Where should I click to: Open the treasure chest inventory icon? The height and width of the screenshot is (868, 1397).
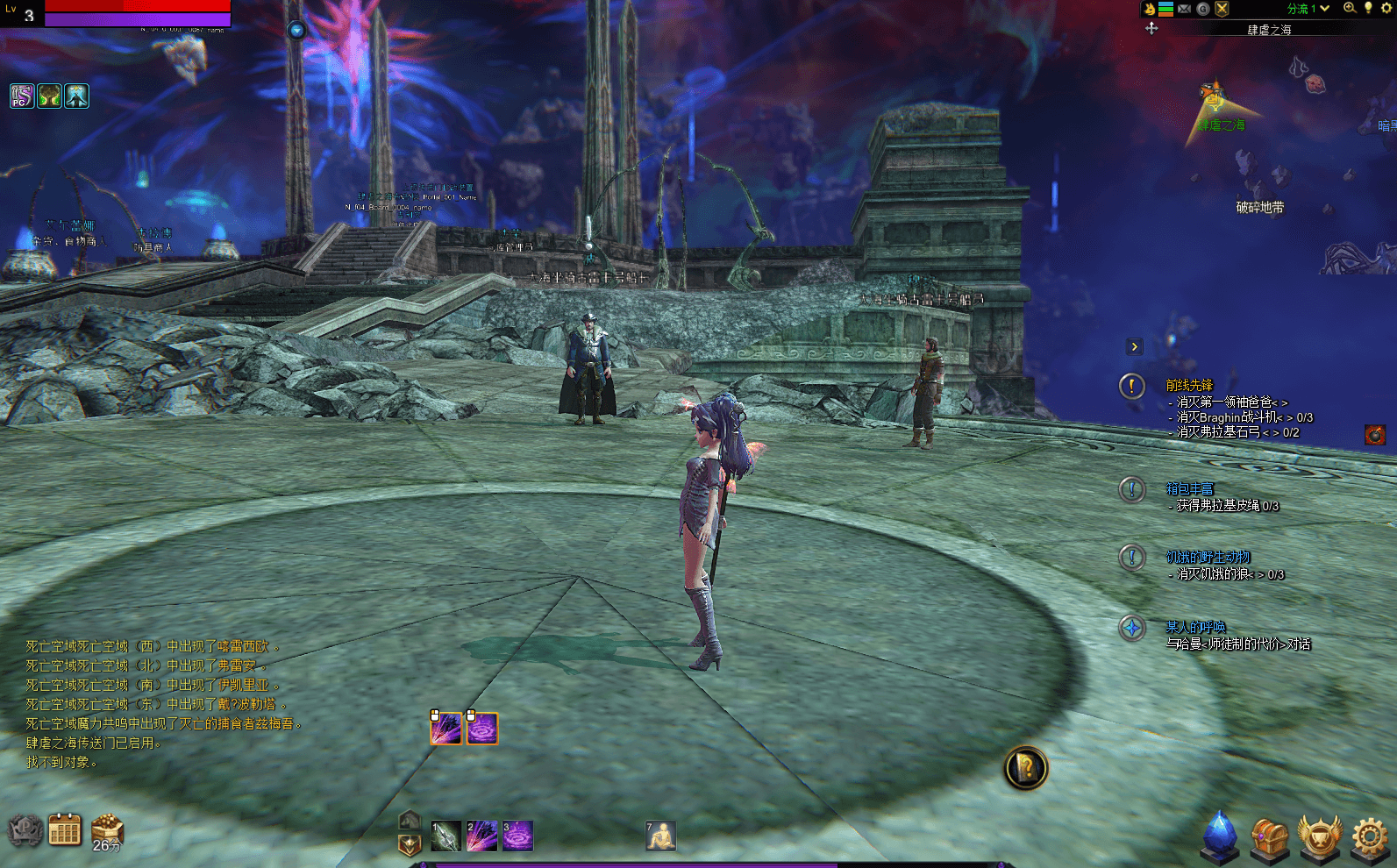point(1269,838)
